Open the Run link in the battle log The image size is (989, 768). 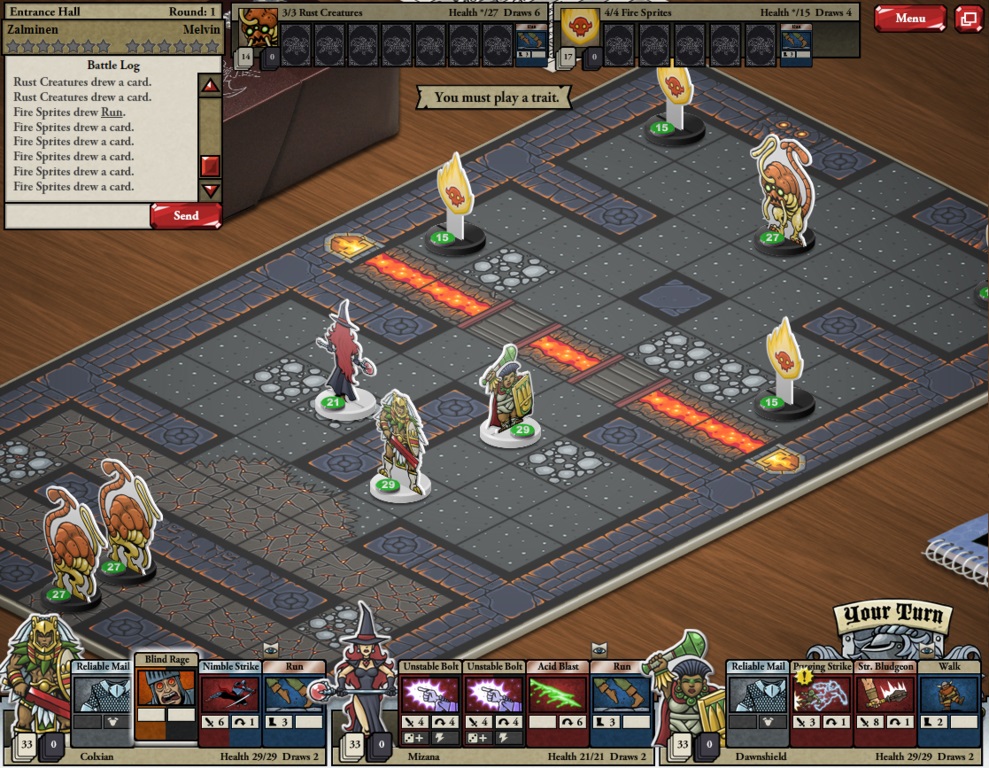pos(112,112)
